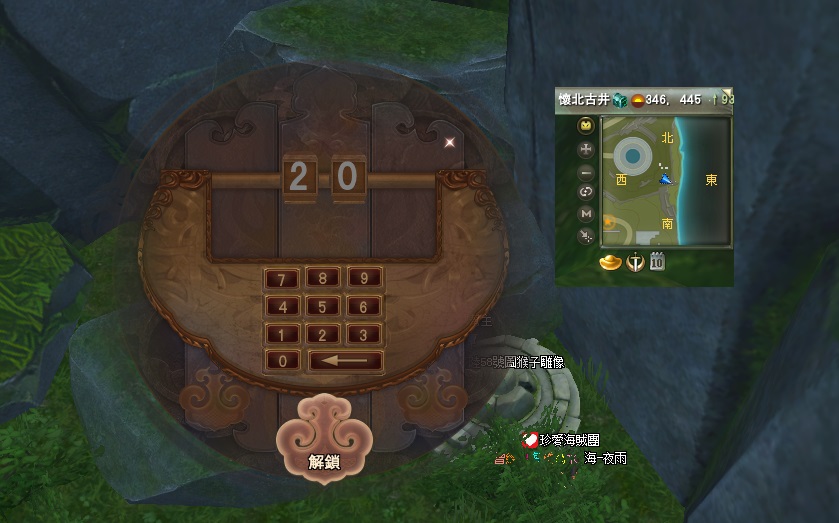
Task: Hit the number 5 key
Action: pos(323,306)
